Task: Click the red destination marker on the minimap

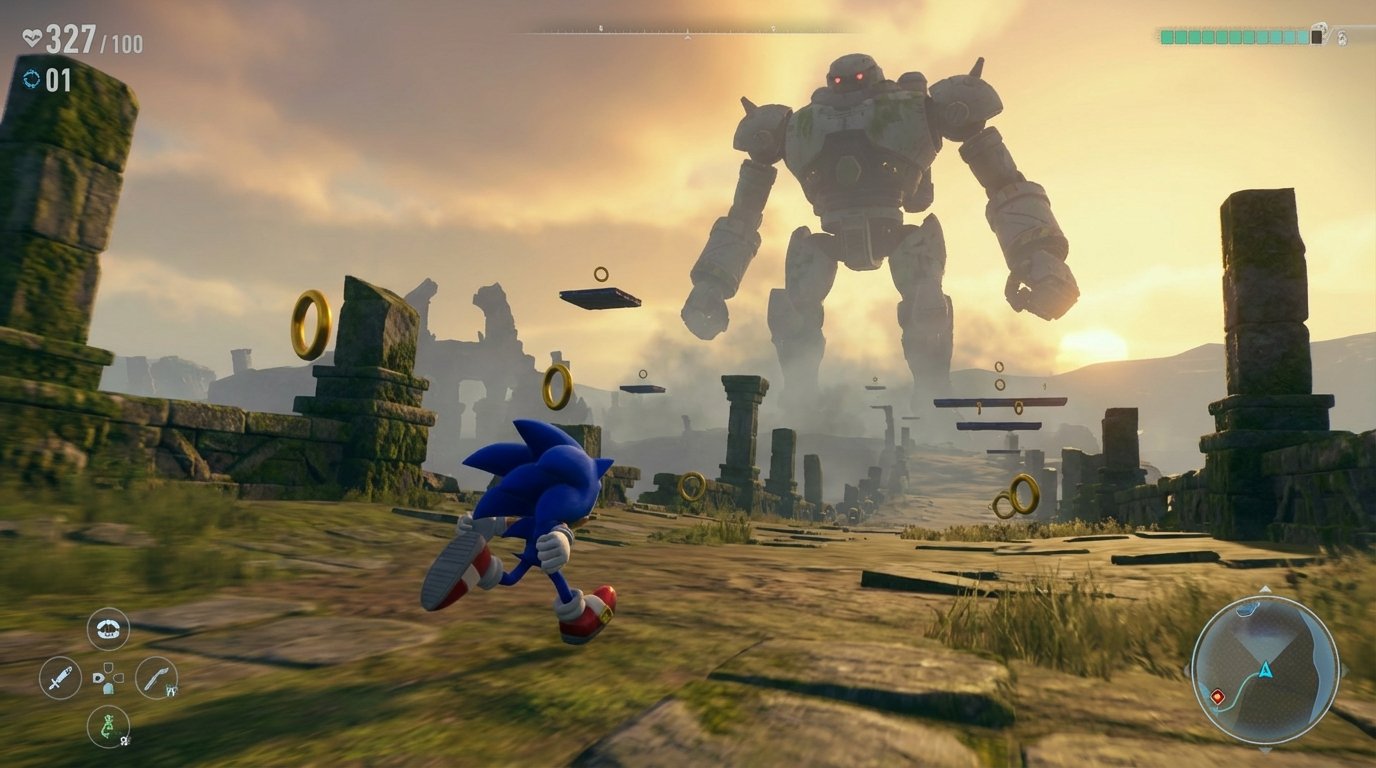Action: [x=1217, y=696]
